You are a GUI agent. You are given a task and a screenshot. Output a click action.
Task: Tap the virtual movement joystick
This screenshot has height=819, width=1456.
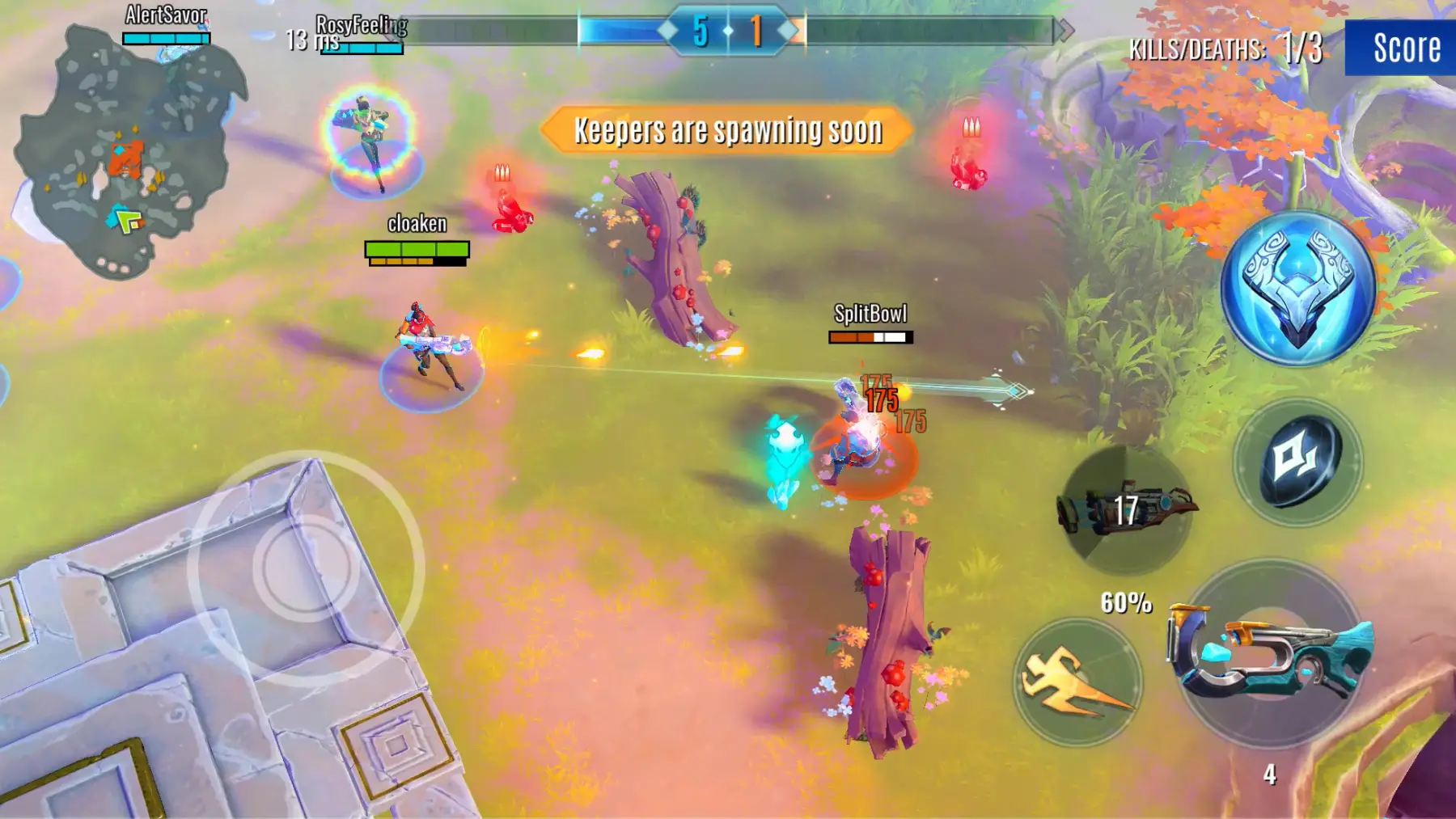tap(306, 568)
